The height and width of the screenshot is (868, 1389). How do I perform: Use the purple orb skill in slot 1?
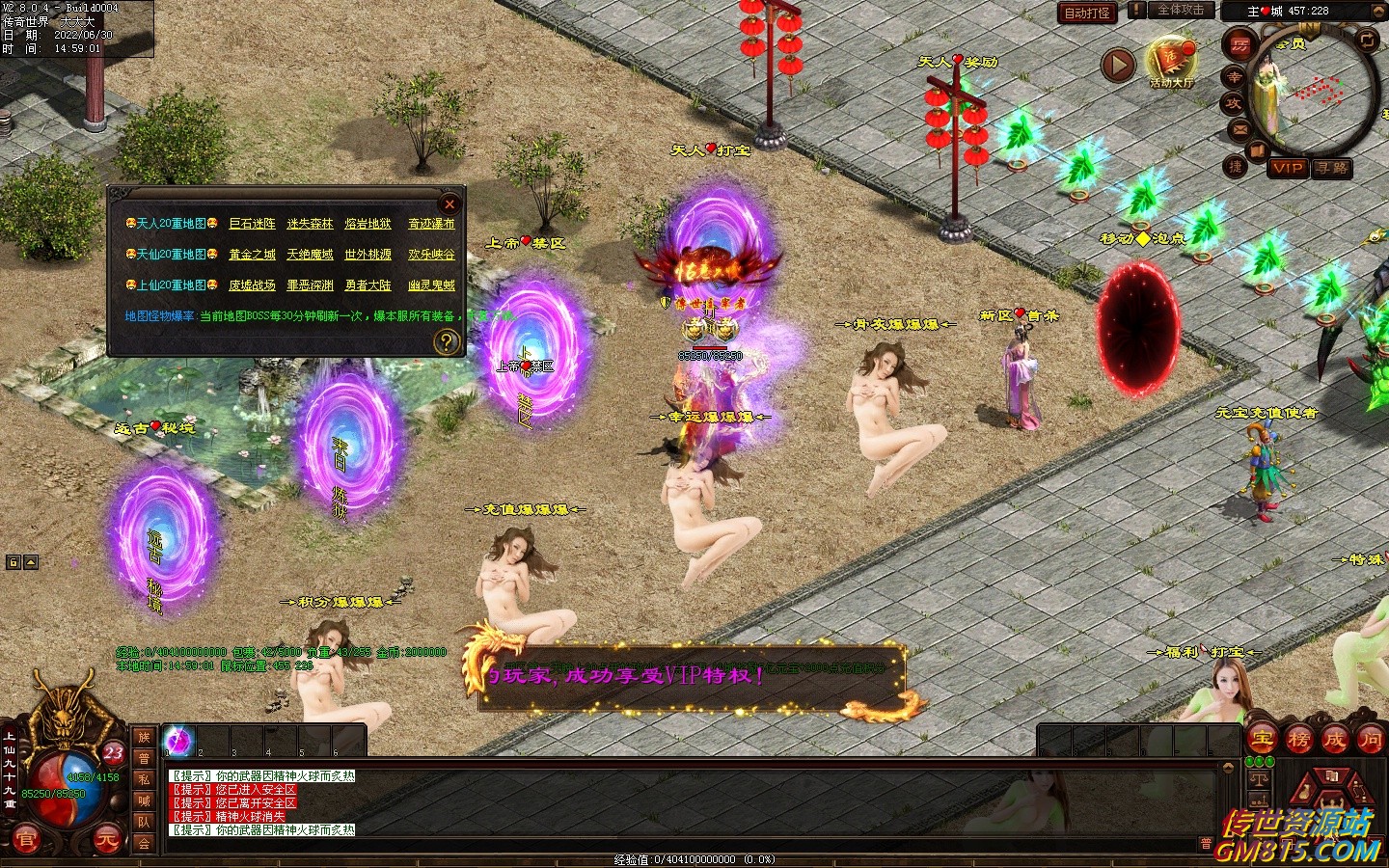(x=179, y=741)
